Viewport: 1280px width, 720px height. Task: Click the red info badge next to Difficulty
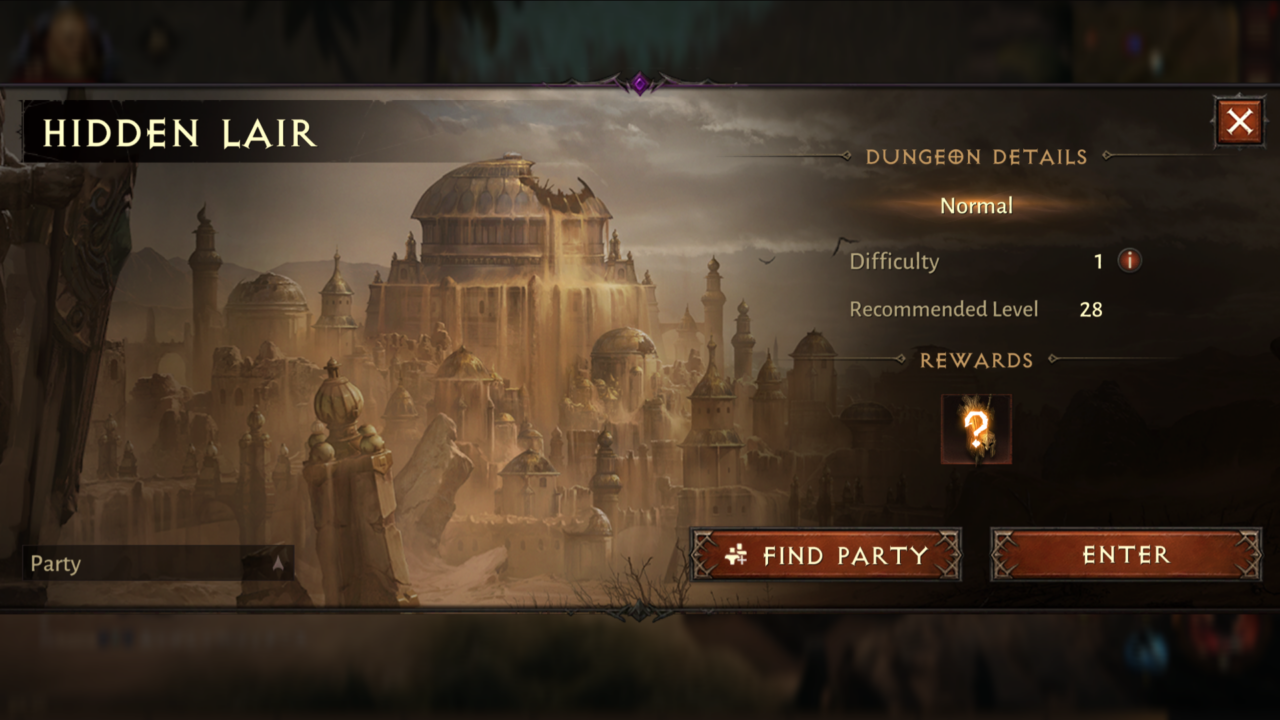pos(1131,260)
